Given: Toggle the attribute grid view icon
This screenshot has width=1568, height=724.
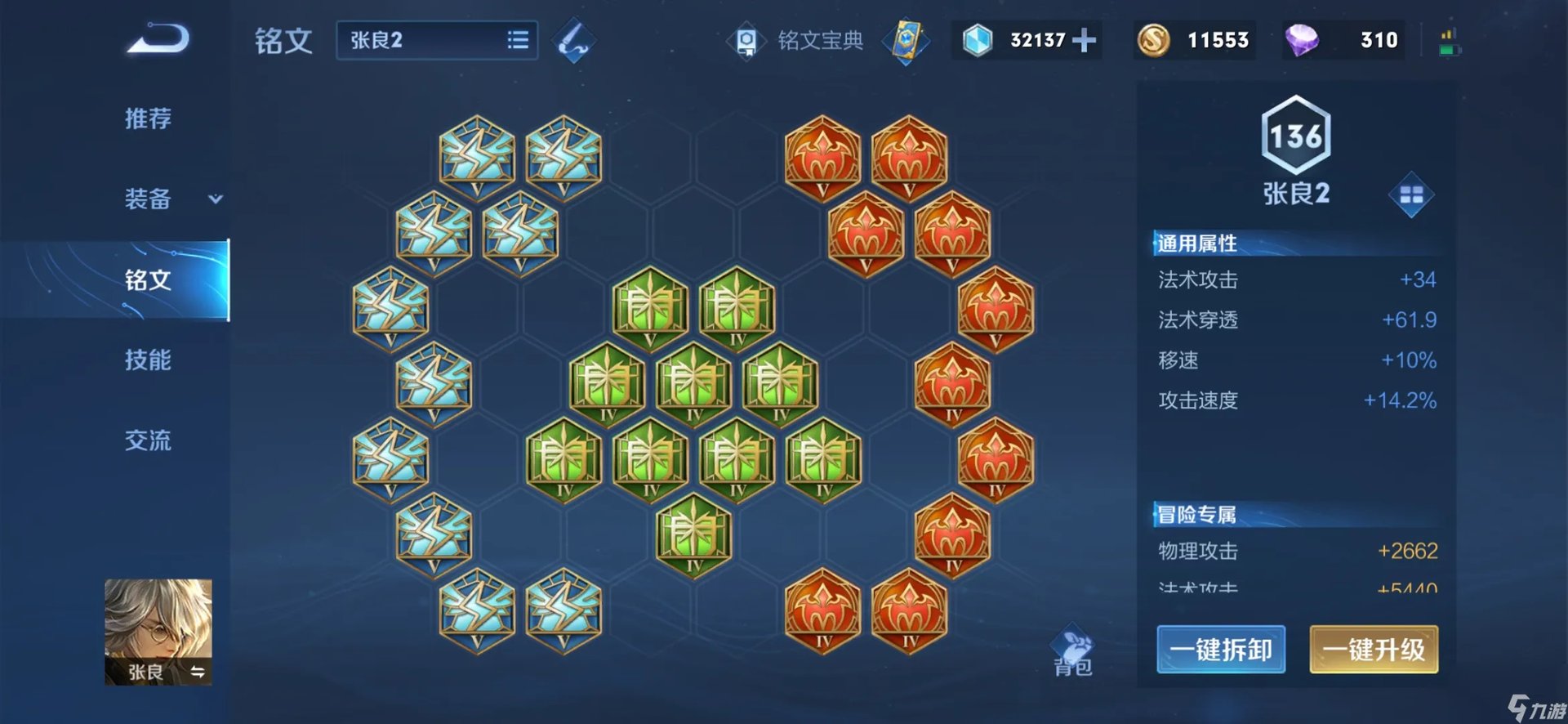Looking at the screenshot, I should pyautogui.click(x=1411, y=194).
